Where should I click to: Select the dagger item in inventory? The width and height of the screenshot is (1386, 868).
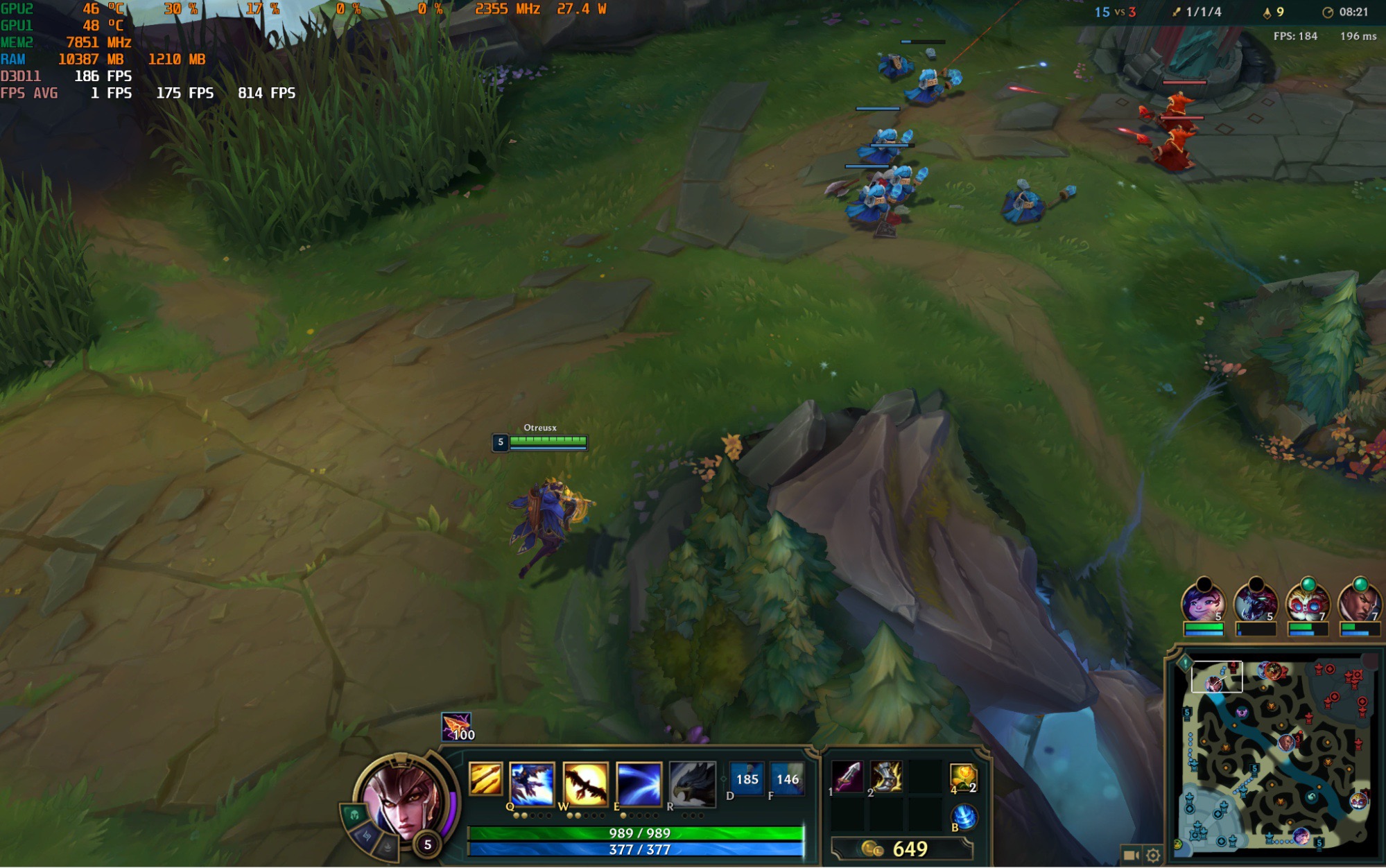(847, 776)
